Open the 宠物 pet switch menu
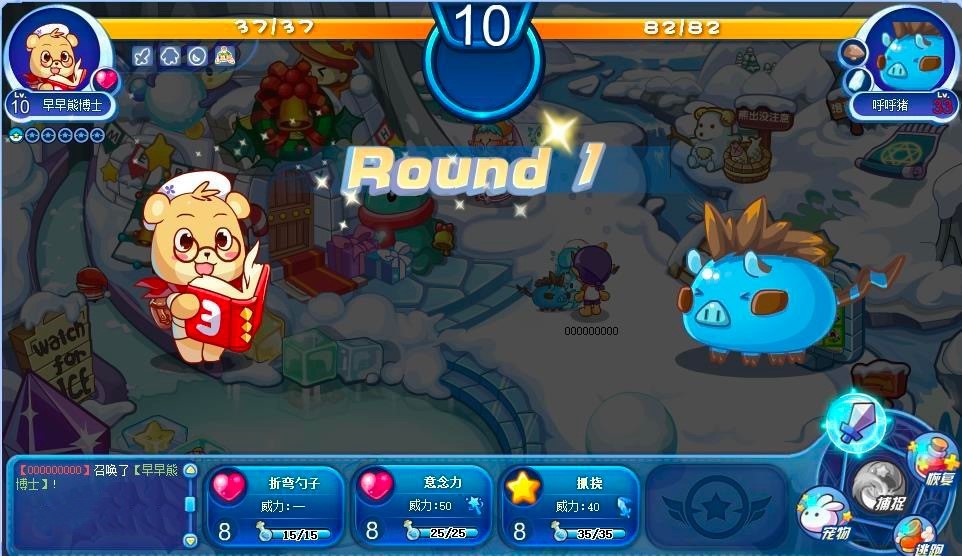This screenshot has width=962, height=556. 822,514
